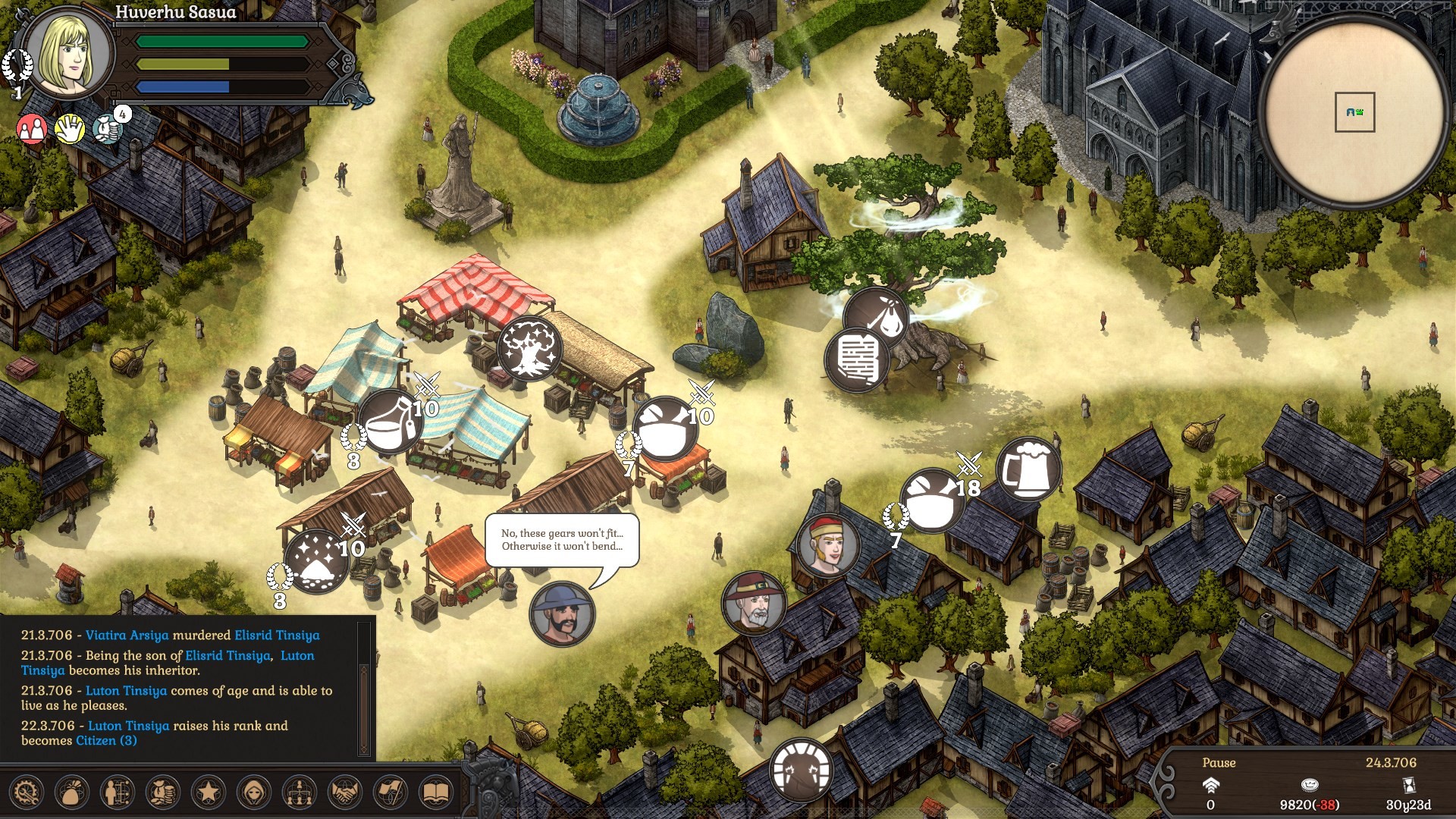
Task: Select the character stats icon in the toolbar
Action: 115,793
